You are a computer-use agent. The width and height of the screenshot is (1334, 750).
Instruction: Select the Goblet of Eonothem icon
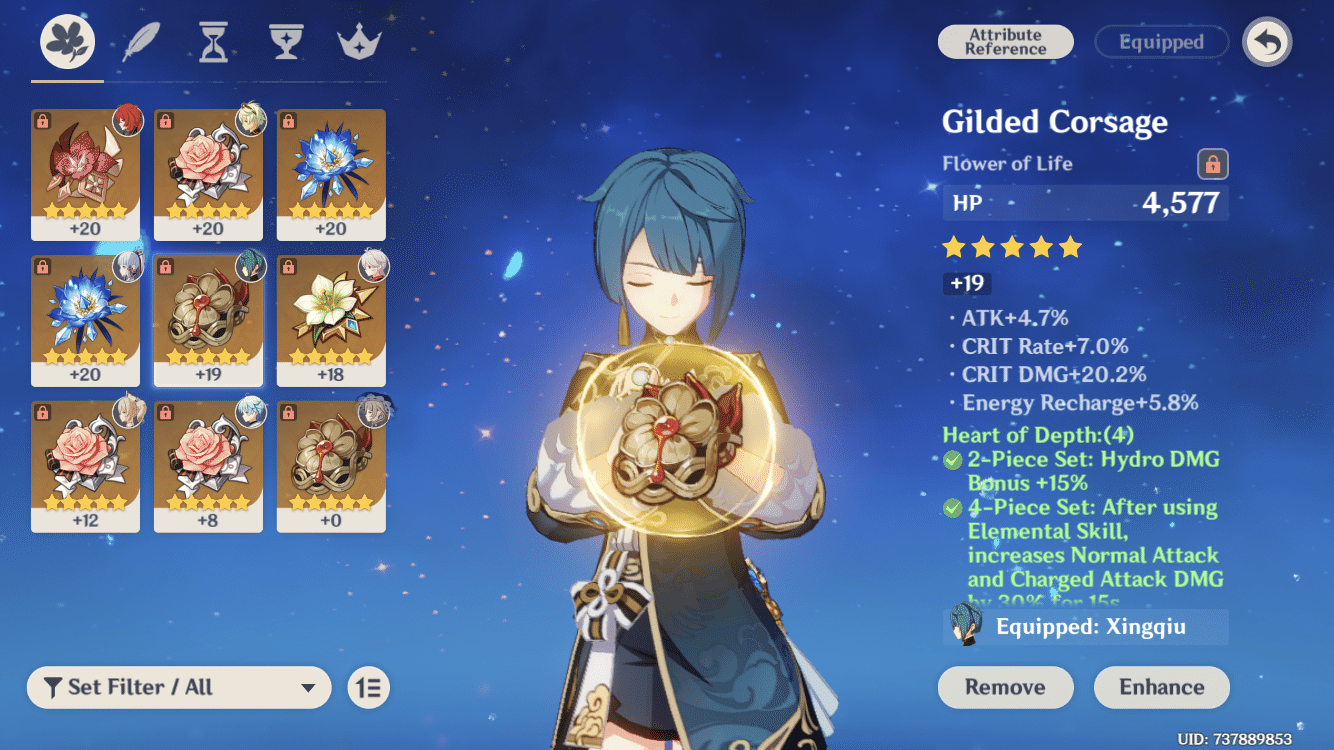coord(286,42)
